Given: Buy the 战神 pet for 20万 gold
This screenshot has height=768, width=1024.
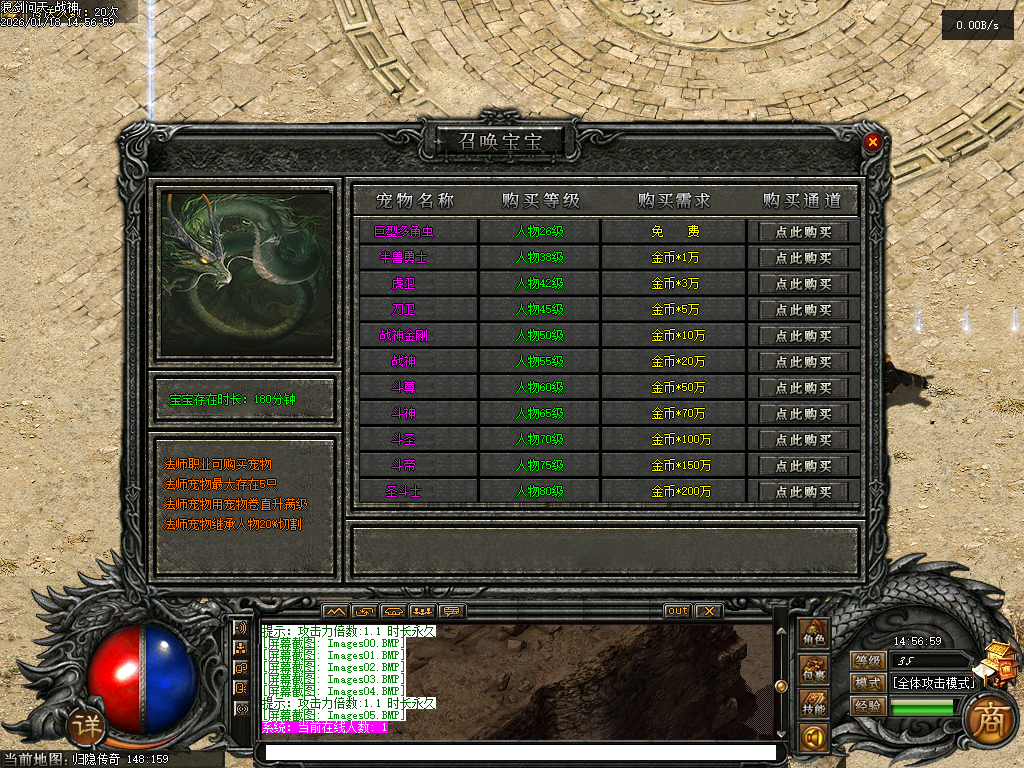Looking at the screenshot, I should pyautogui.click(x=803, y=362).
